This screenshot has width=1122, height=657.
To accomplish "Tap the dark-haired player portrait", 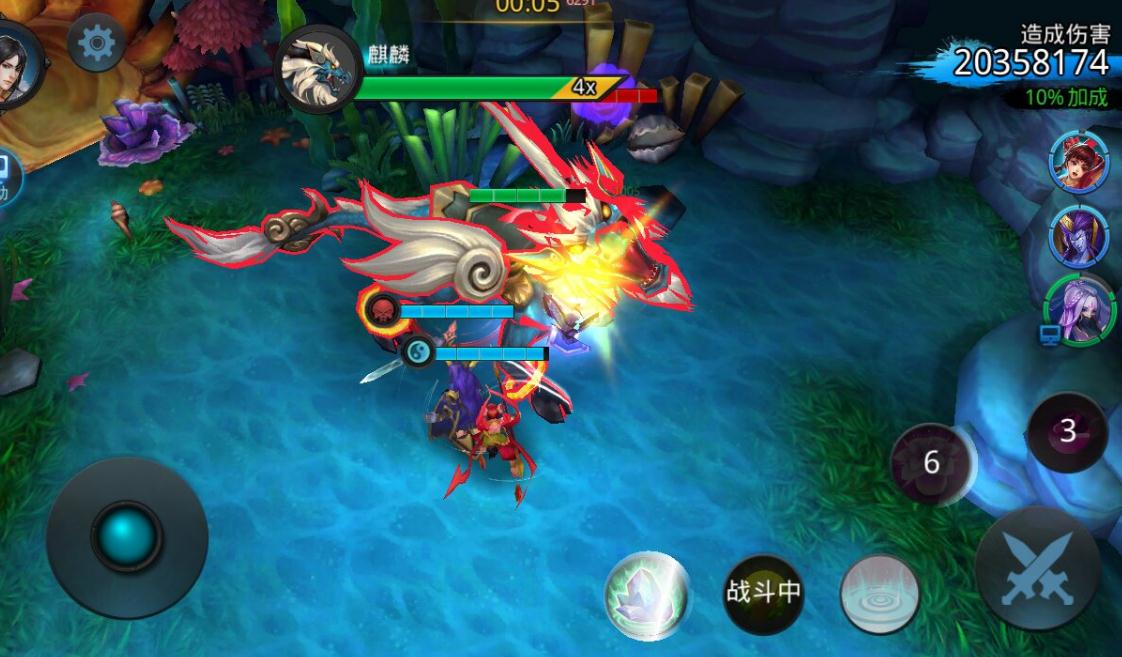I will tap(16, 67).
